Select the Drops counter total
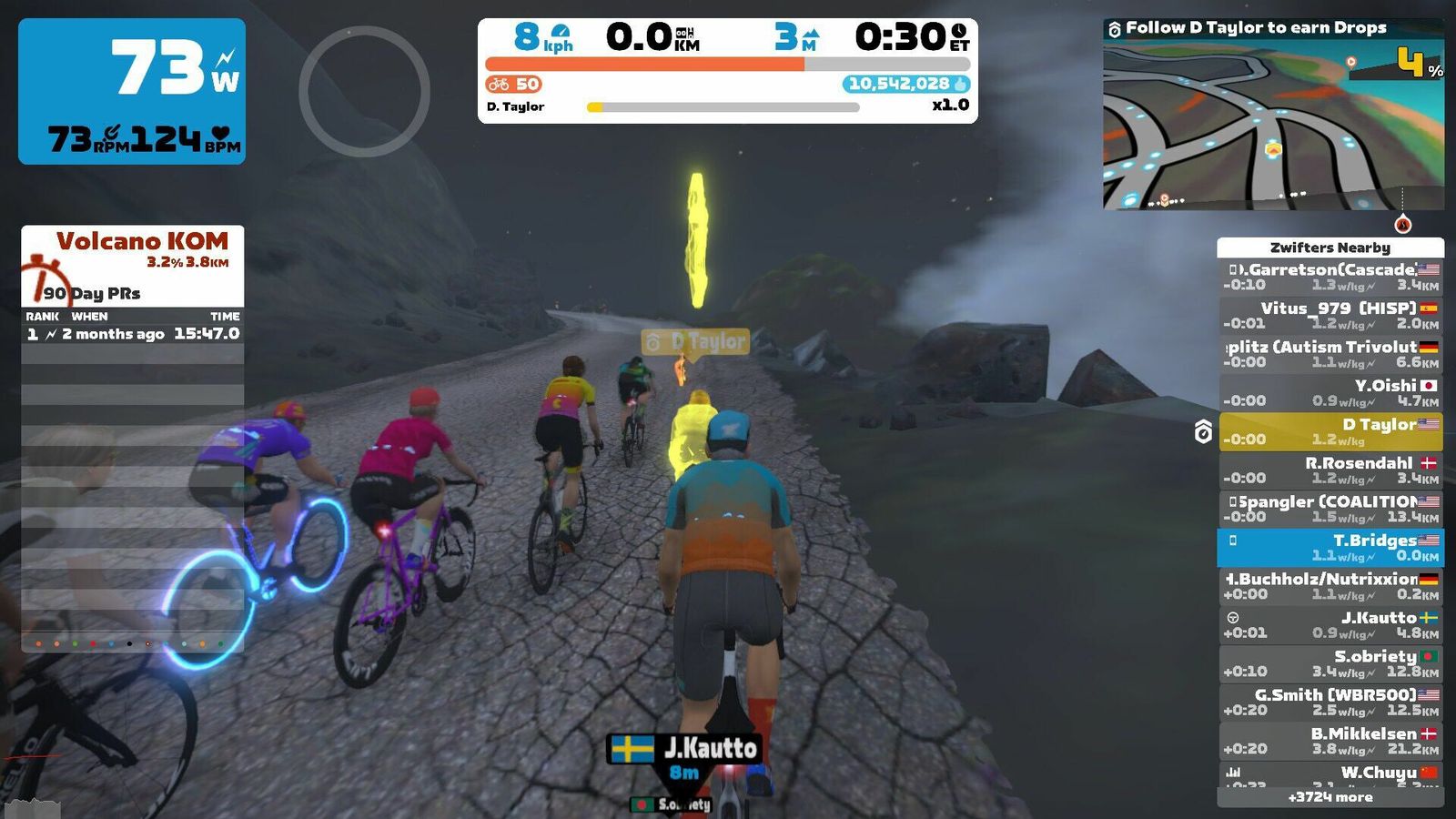 click(x=905, y=84)
